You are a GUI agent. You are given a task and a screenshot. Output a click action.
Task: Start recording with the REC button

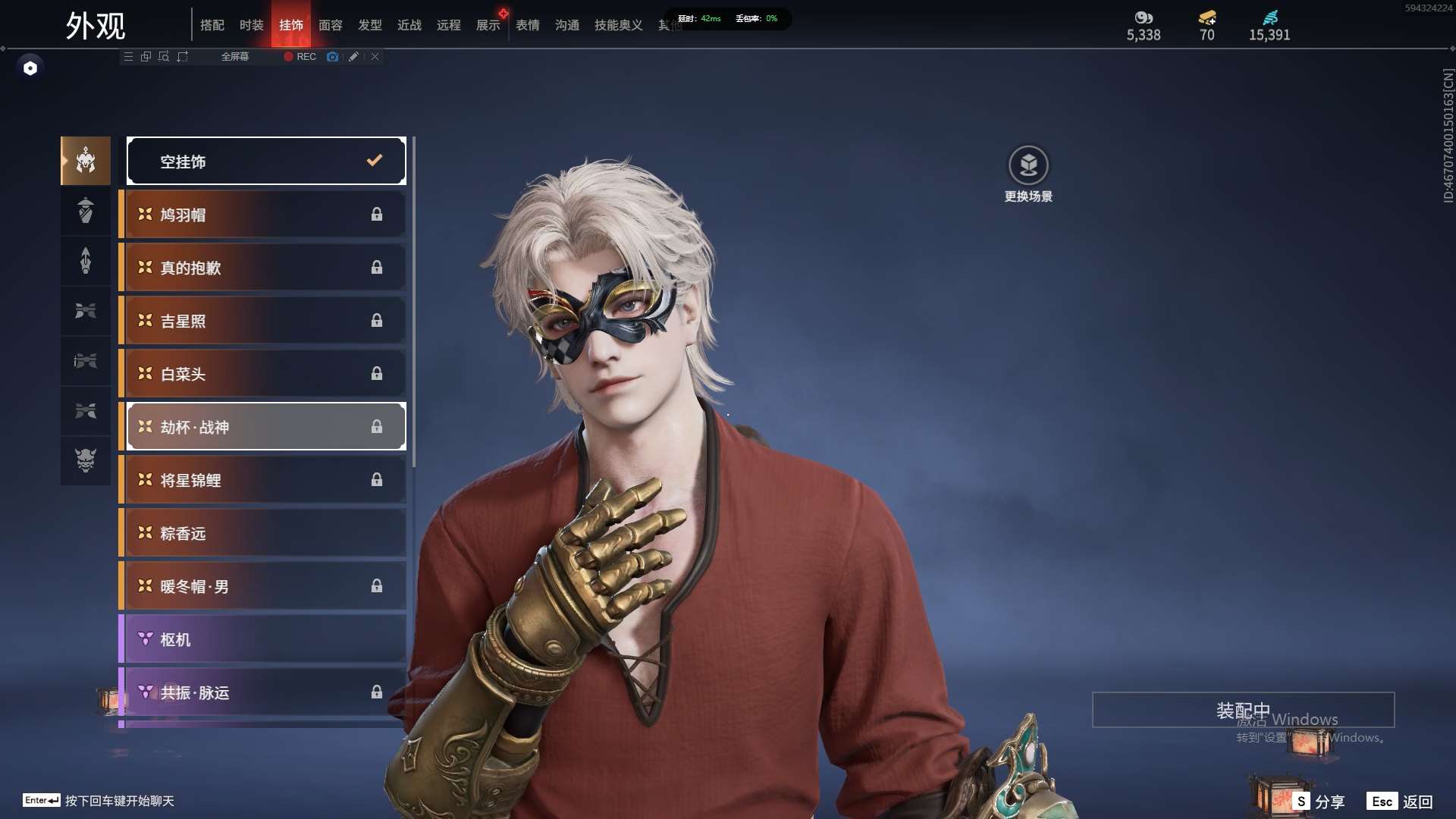pos(300,57)
